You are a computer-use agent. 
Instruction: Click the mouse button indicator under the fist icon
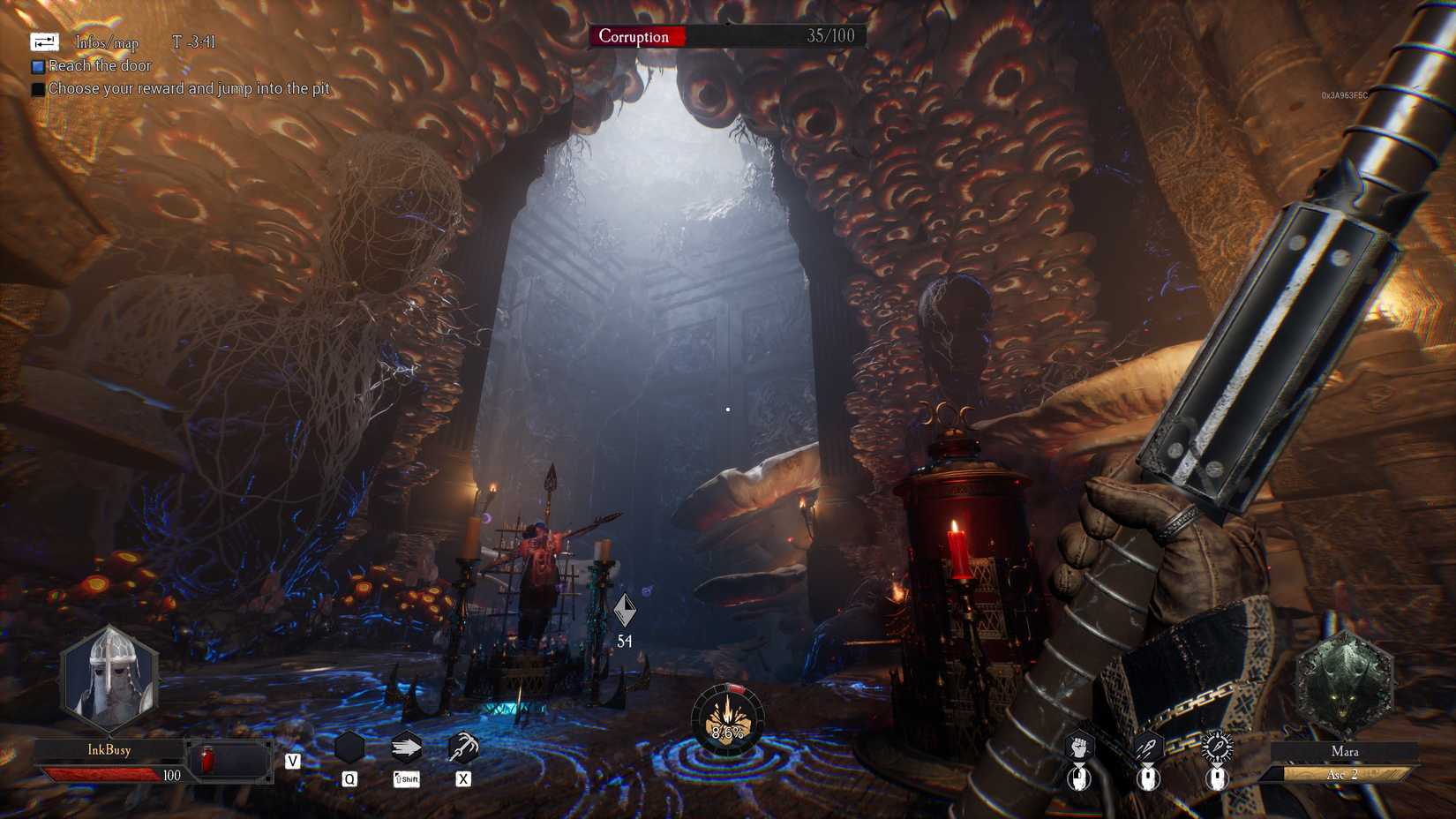tap(1078, 780)
